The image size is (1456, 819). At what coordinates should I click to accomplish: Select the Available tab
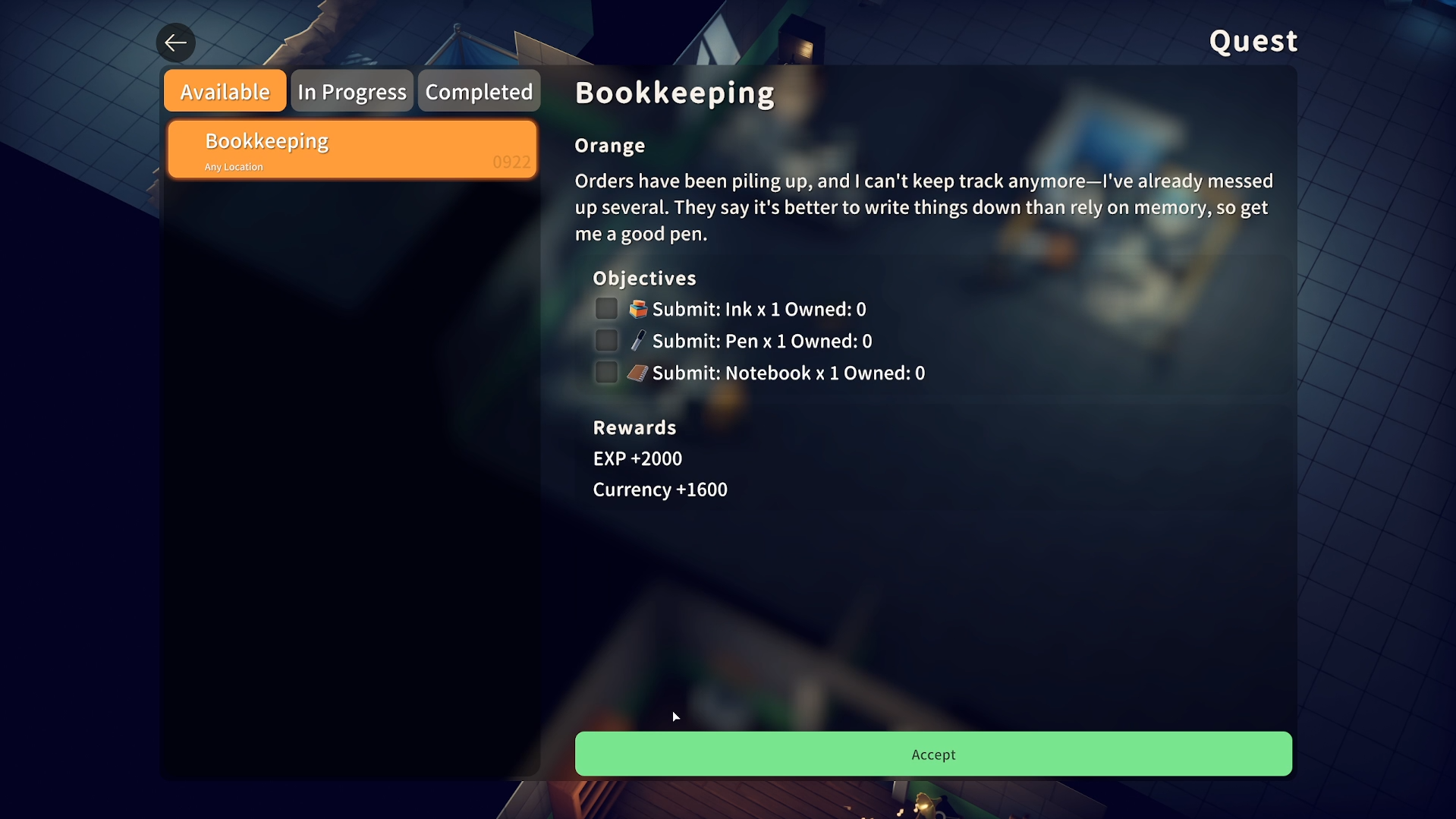(225, 90)
